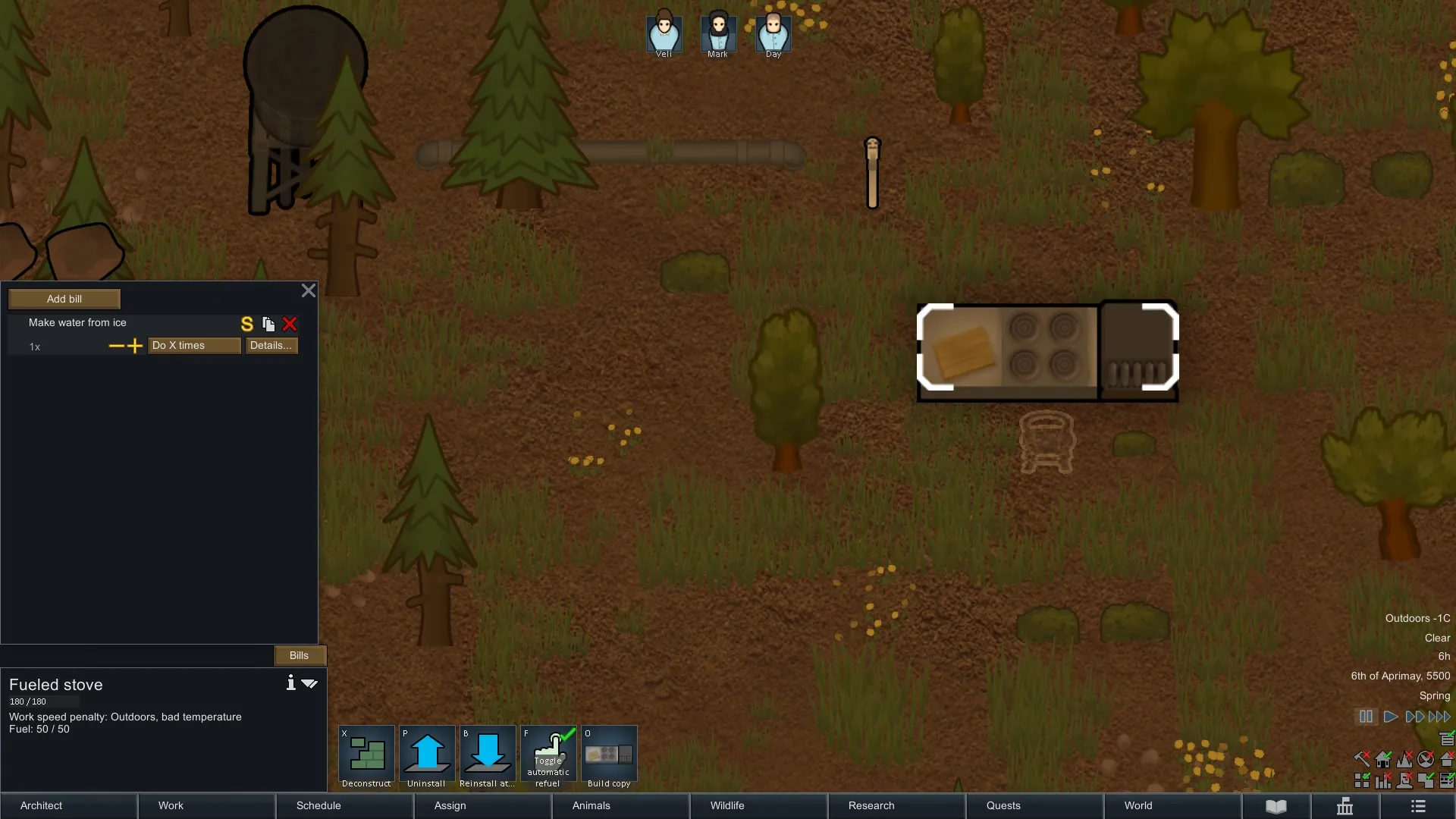
Task: Delete the Make water from ice bill
Action: [290, 324]
